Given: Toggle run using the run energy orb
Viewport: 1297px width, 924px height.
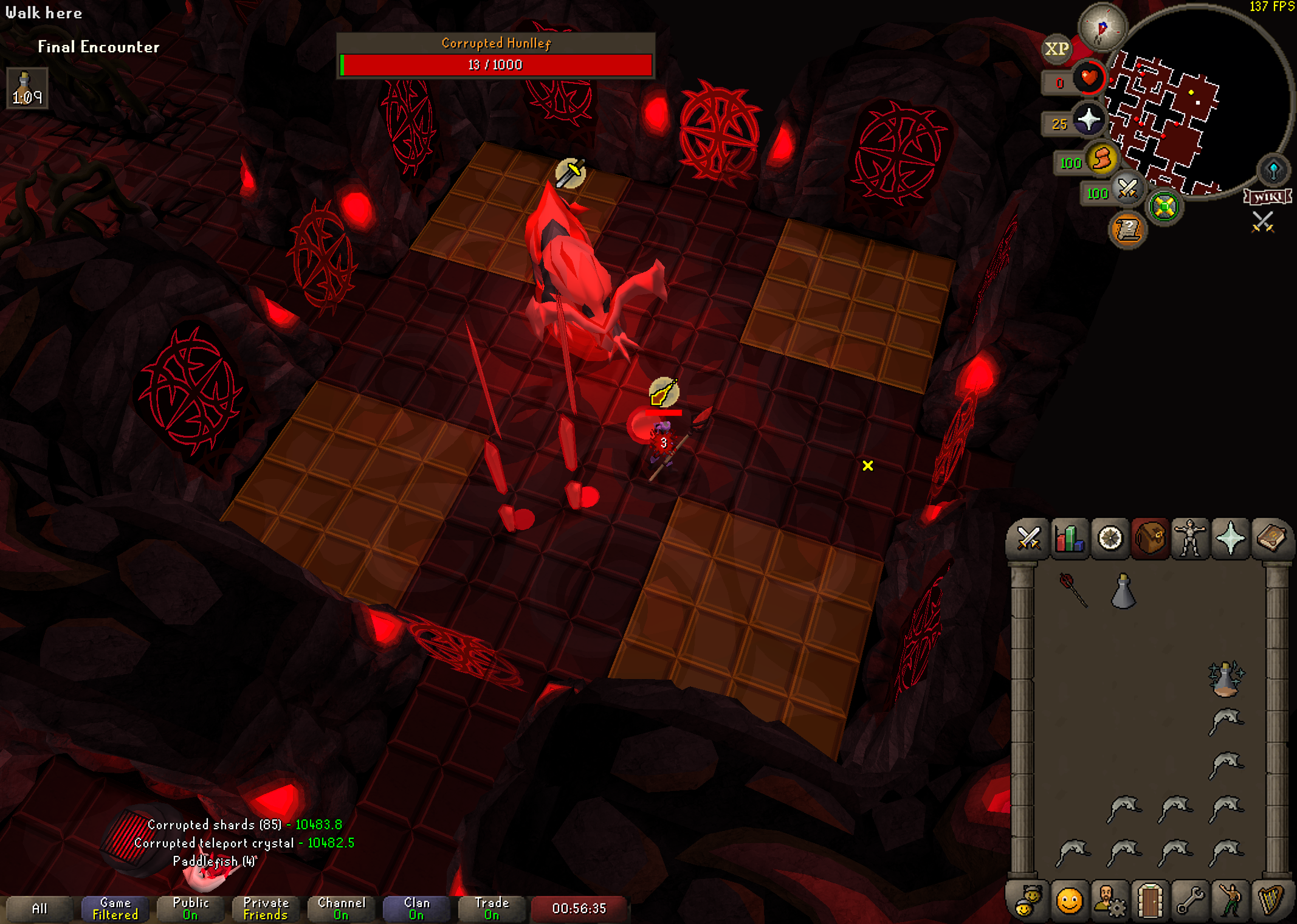Looking at the screenshot, I should coord(1103,159).
